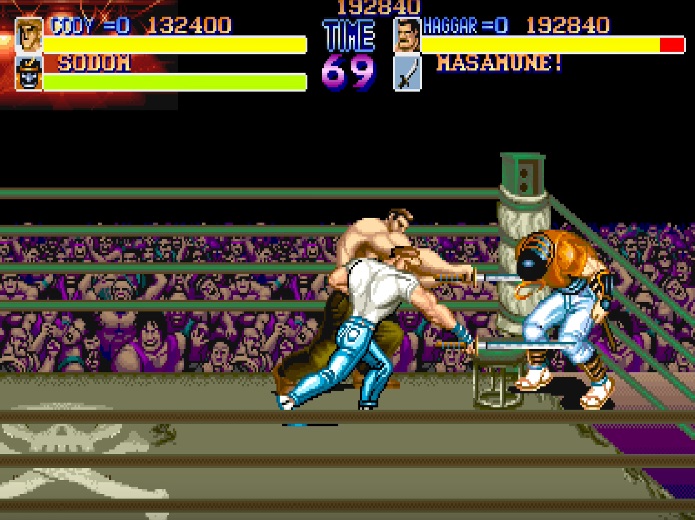The height and width of the screenshot is (520, 695).
Task: Click Haggar's player portrait
Action: pos(407,35)
